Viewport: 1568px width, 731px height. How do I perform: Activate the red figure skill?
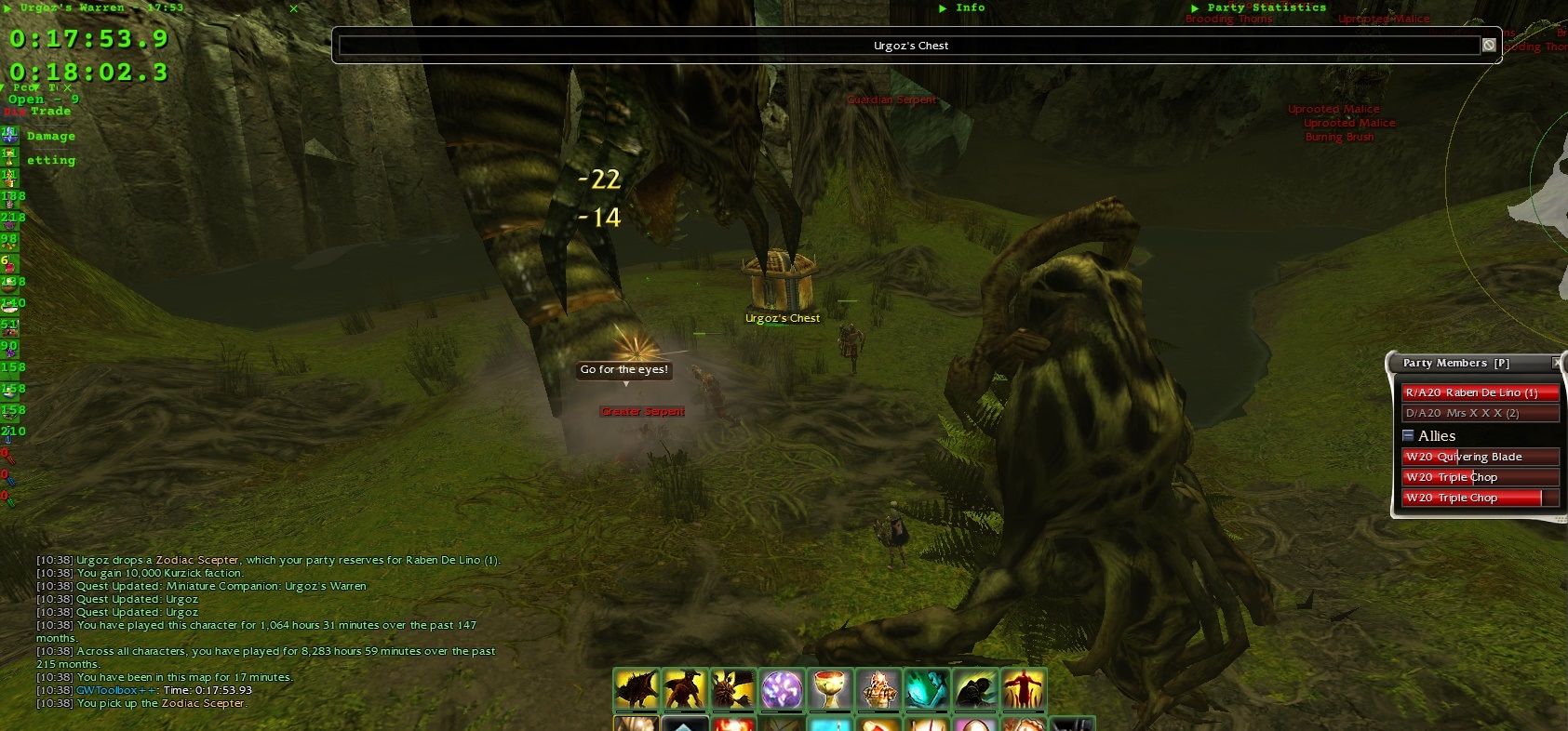1023,690
